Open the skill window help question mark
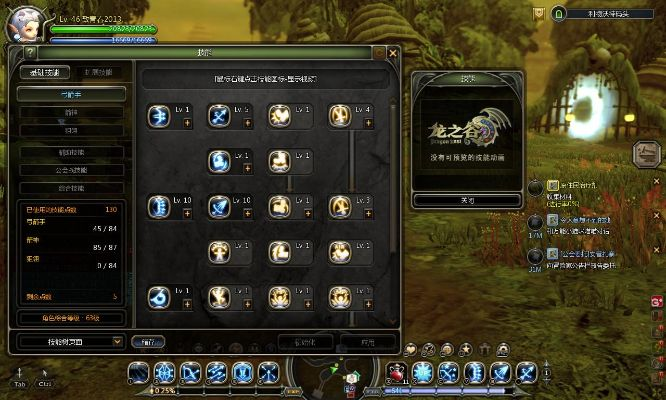This screenshot has width=666, height=400. (x=29, y=53)
